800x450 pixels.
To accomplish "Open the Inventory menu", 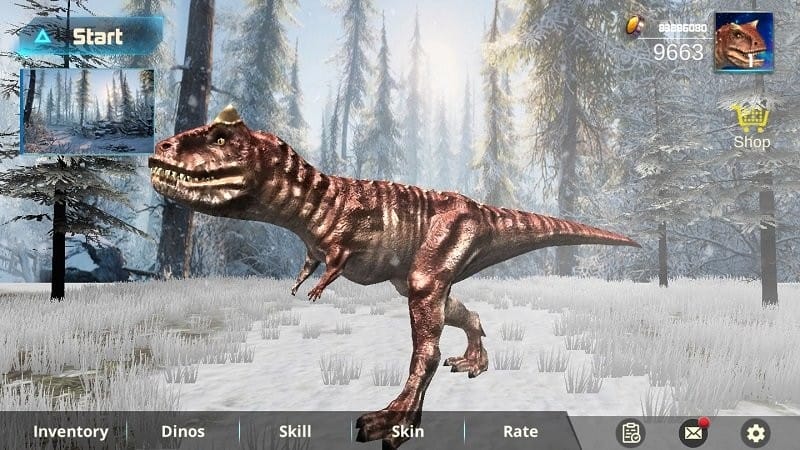I will (x=70, y=432).
